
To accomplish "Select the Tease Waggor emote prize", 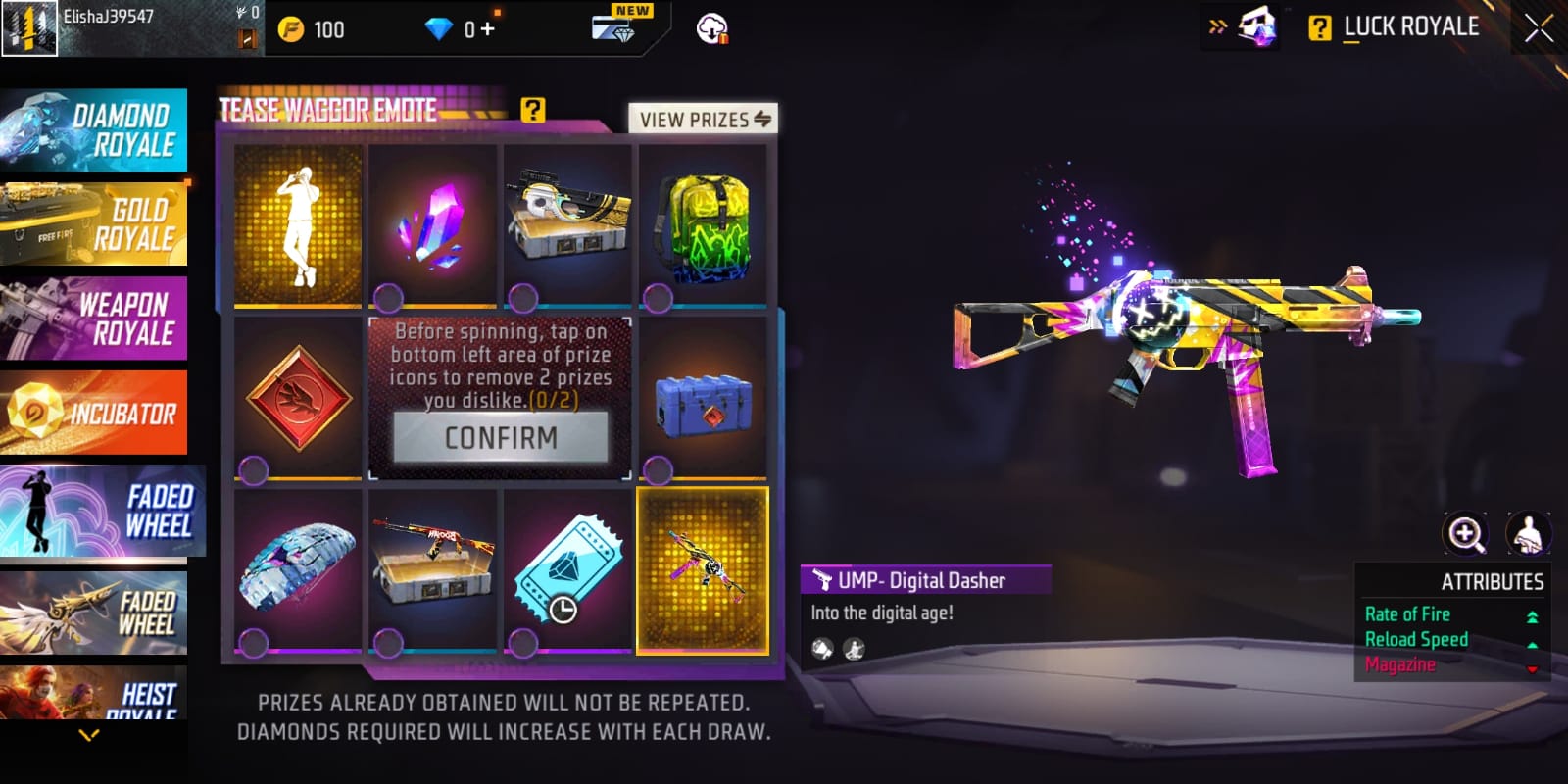I will (x=298, y=225).
